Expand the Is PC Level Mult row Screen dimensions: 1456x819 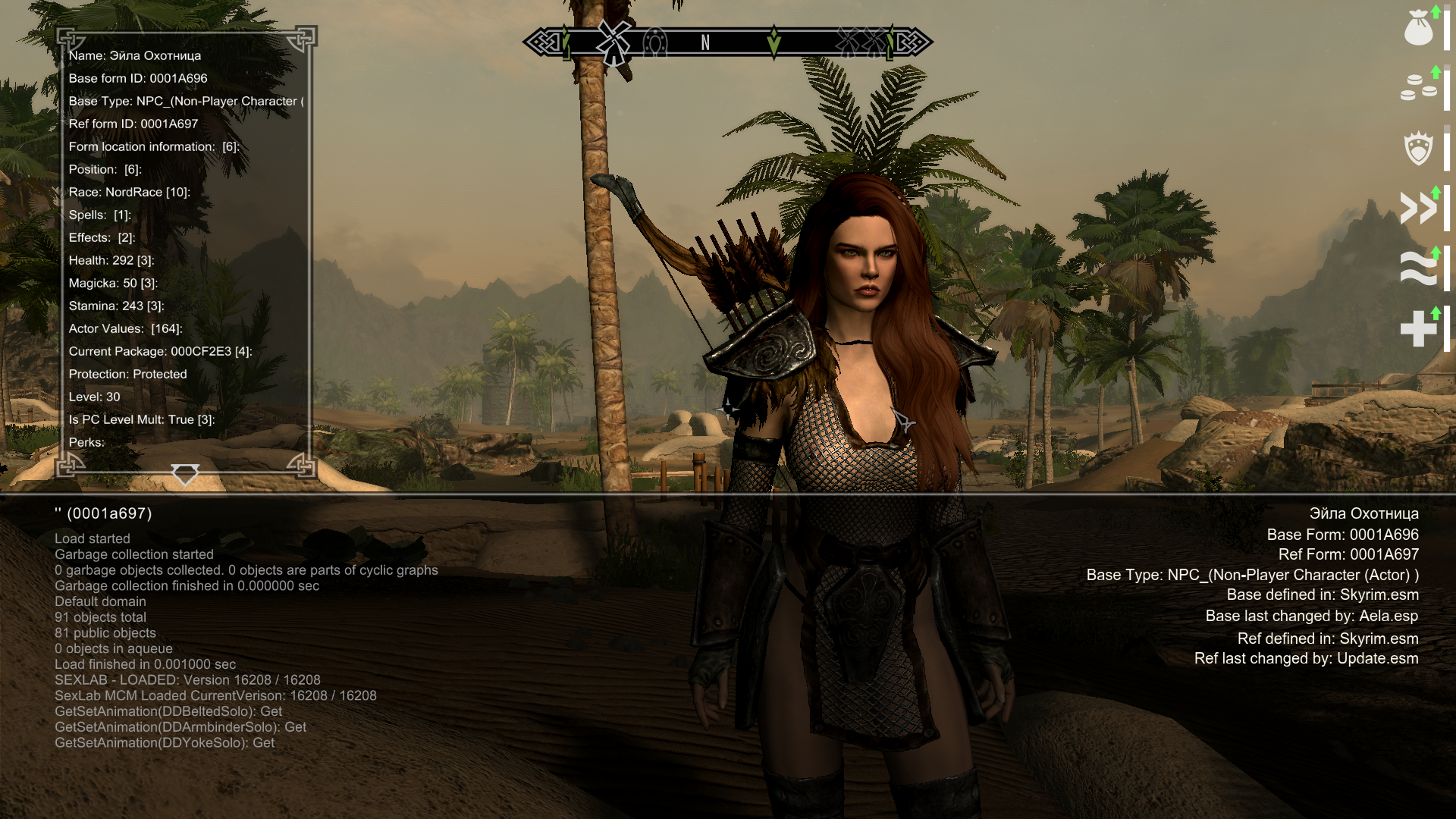141,419
